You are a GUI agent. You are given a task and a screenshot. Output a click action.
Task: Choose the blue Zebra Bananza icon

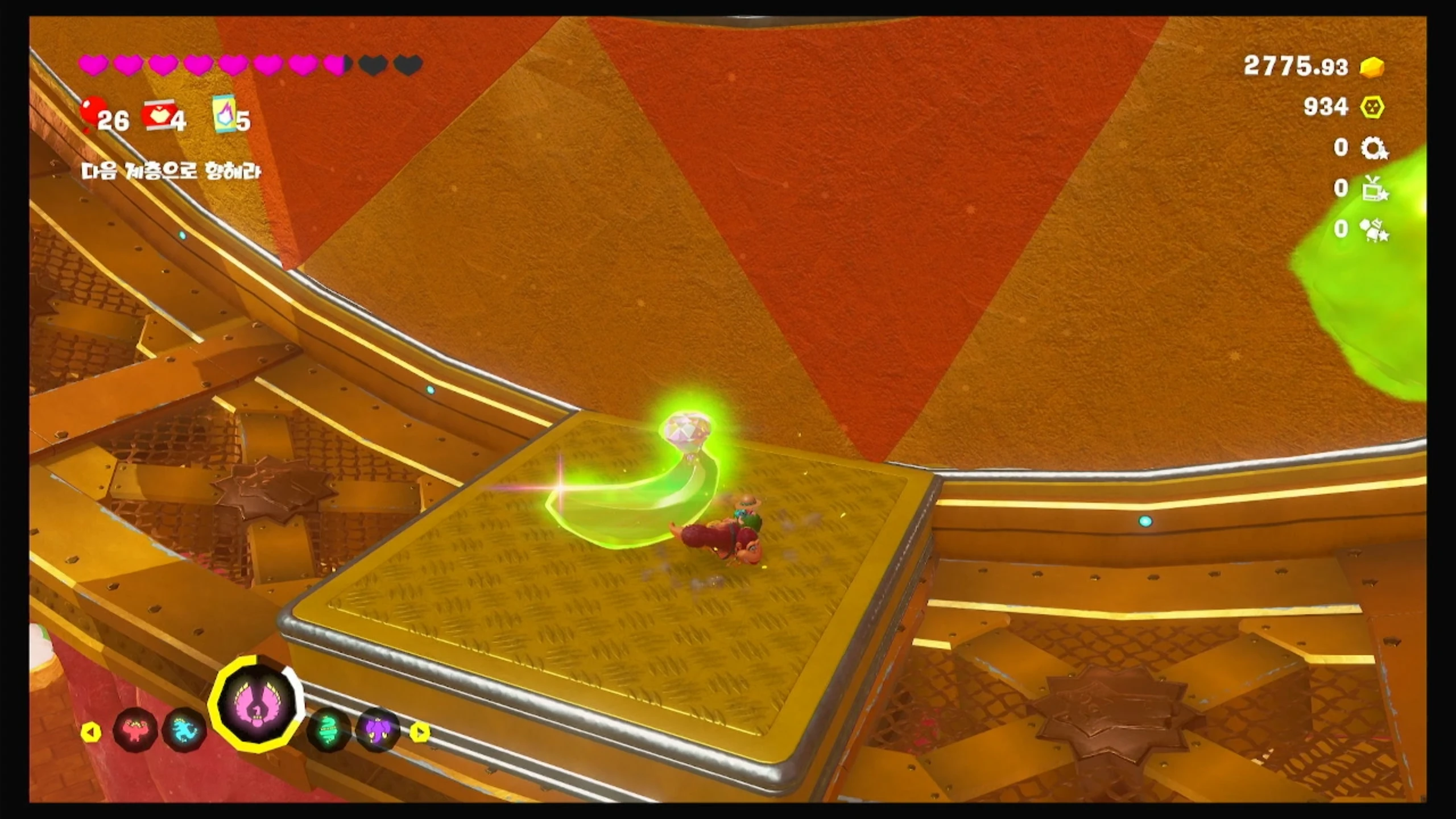pos(184,731)
